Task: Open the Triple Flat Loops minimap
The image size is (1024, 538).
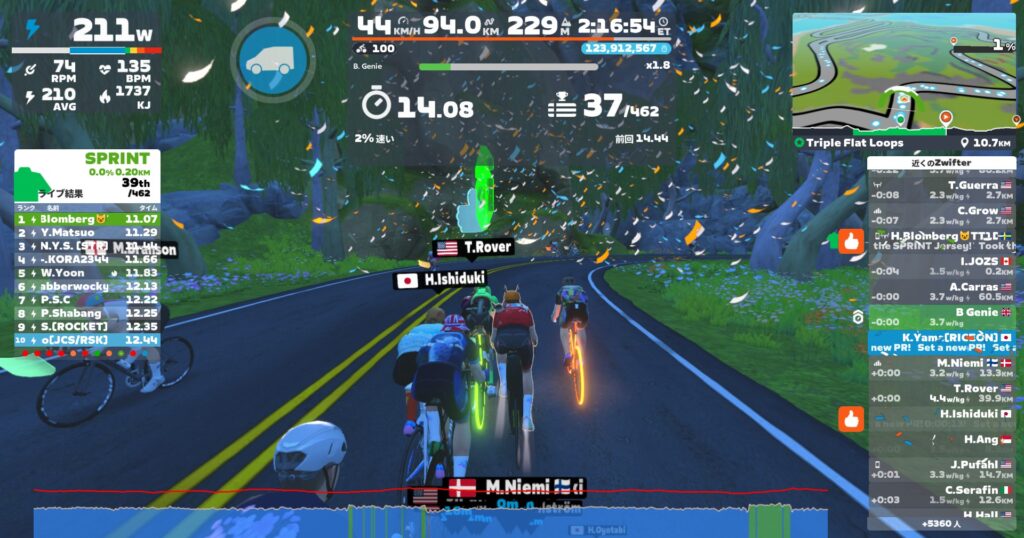Action: [x=903, y=75]
